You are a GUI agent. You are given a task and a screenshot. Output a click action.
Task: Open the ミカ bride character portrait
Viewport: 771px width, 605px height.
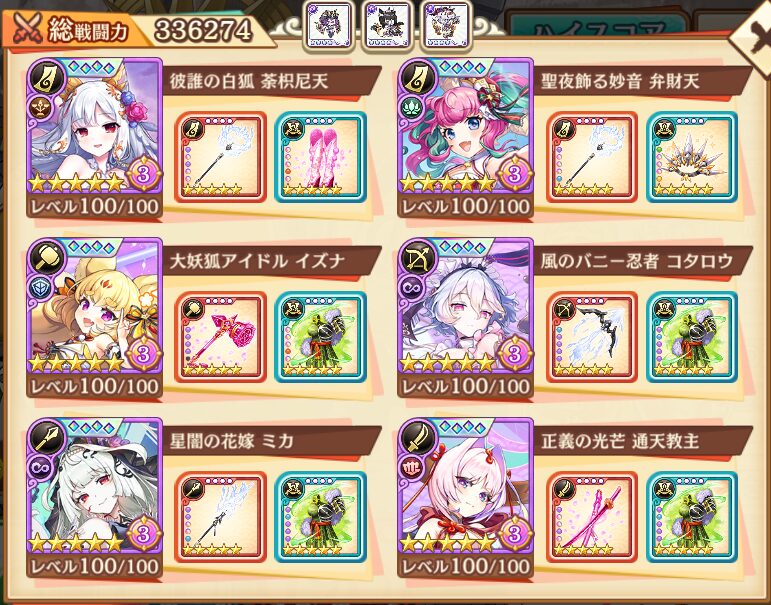pyautogui.click(x=97, y=496)
